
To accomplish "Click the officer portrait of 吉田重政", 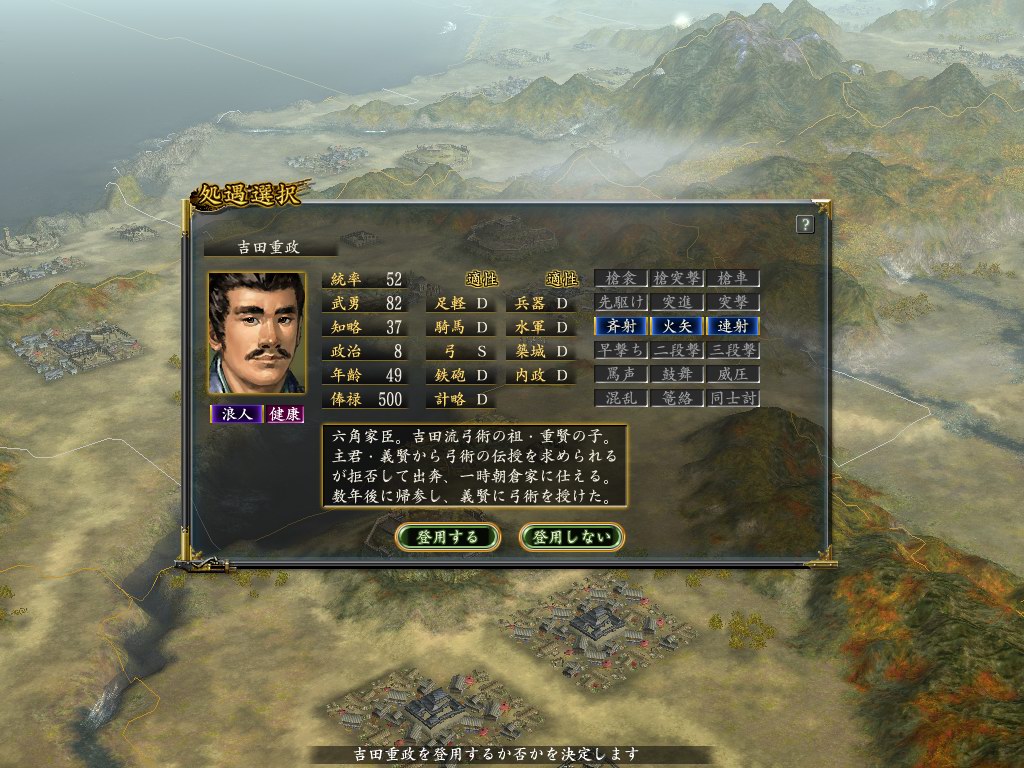I will (x=256, y=333).
